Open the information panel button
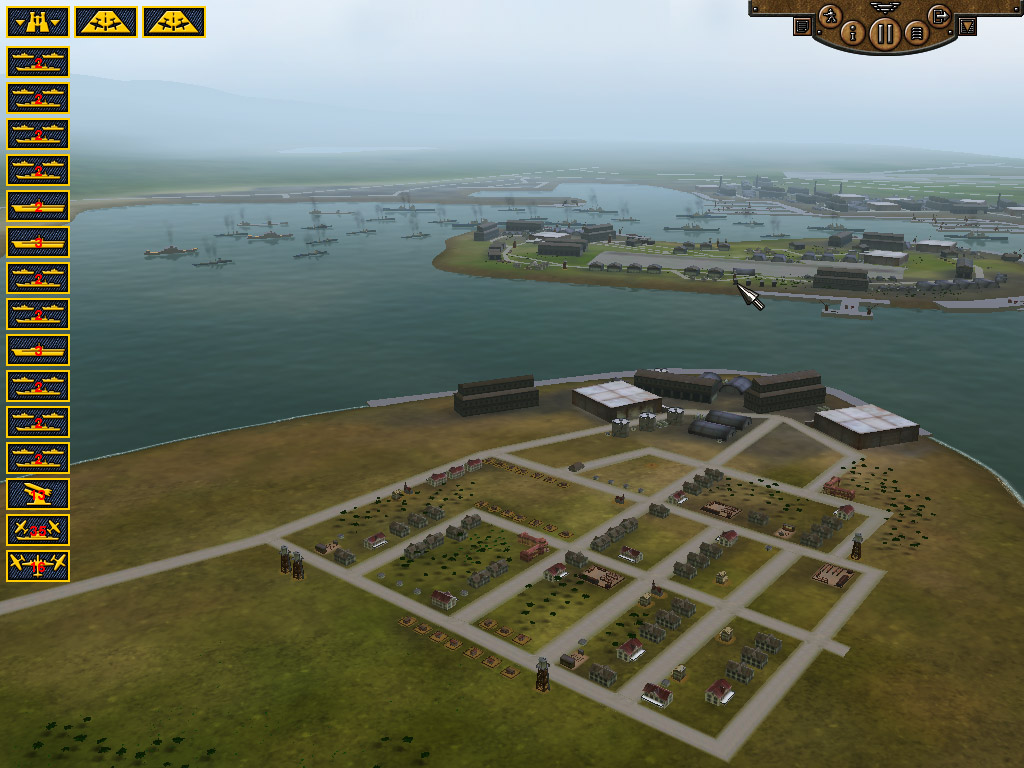 [853, 33]
